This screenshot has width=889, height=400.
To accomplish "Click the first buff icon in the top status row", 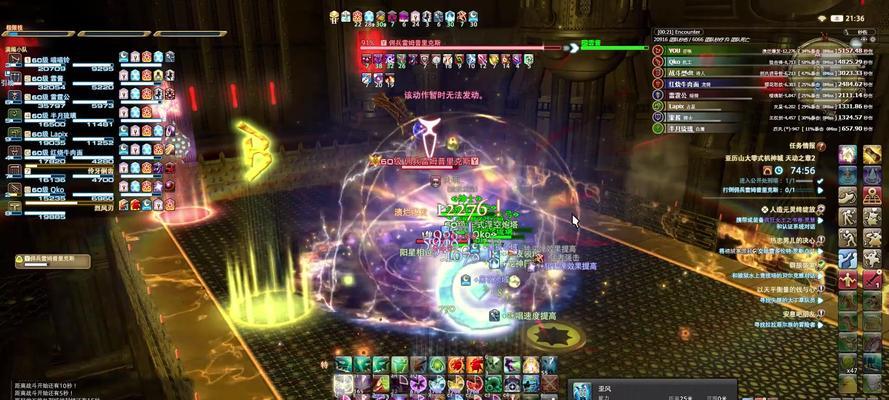I will [334, 16].
